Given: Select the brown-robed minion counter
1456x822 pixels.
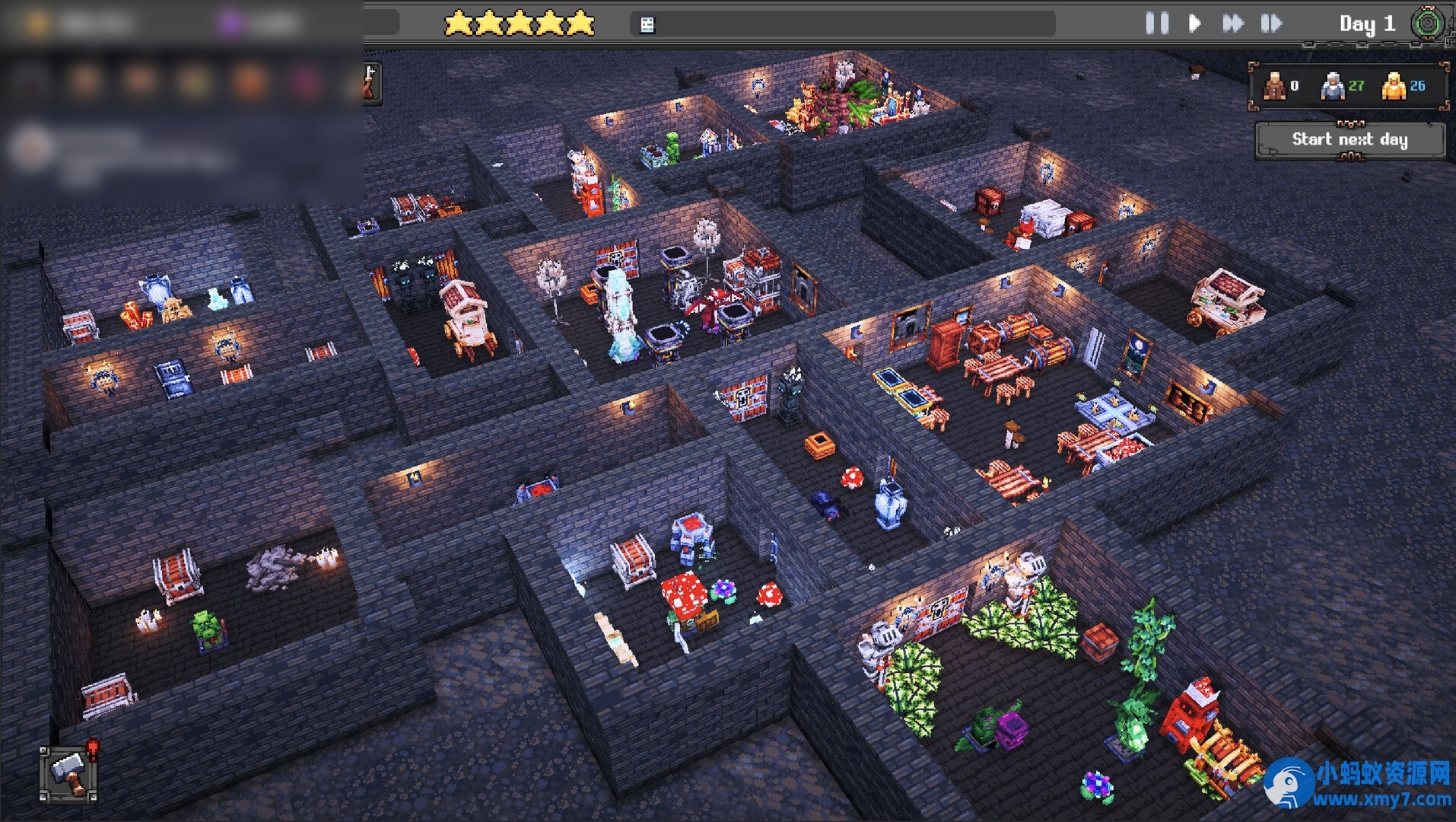Looking at the screenshot, I should coord(1275,86).
